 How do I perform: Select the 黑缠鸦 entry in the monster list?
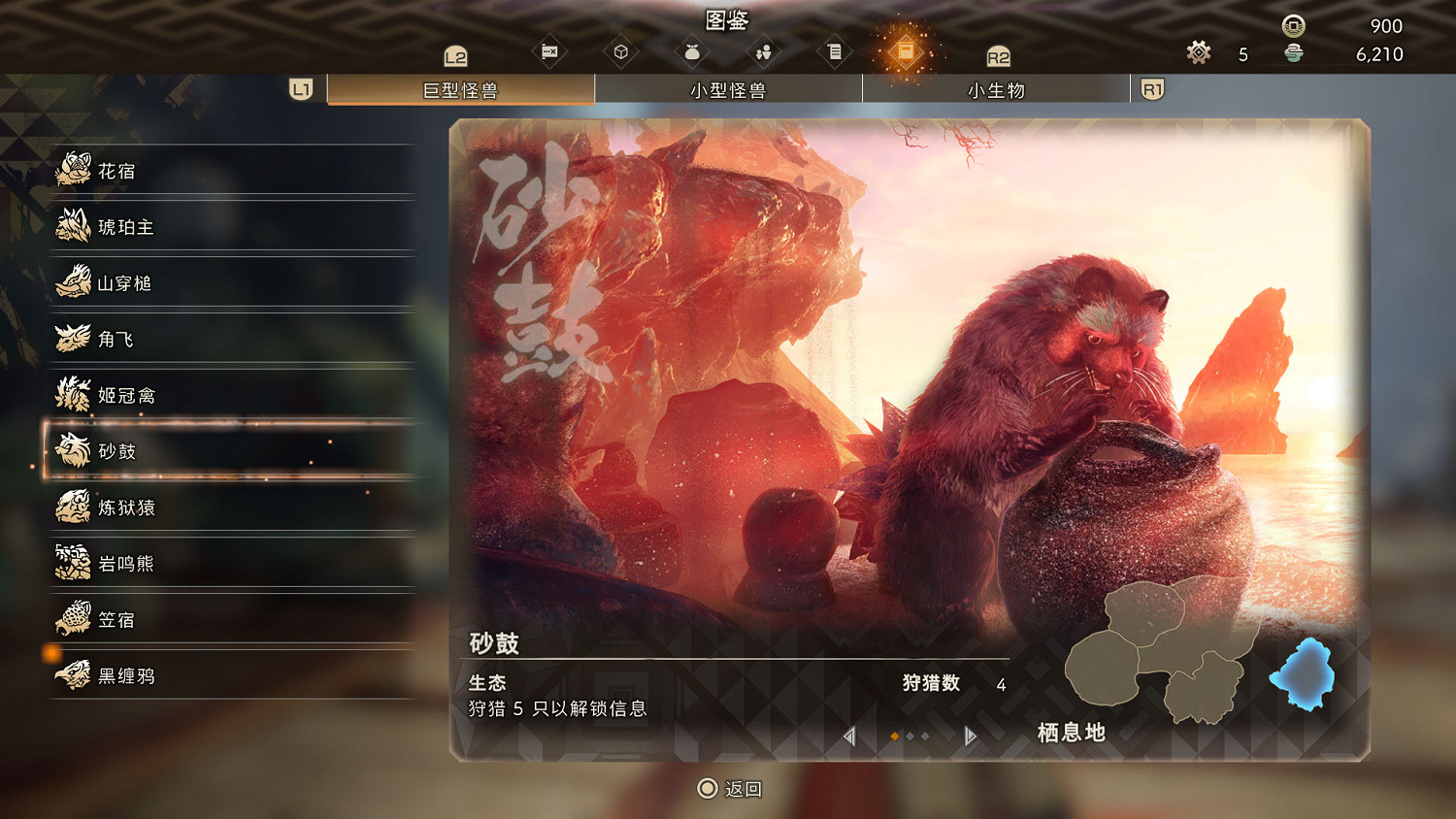coord(73,675)
